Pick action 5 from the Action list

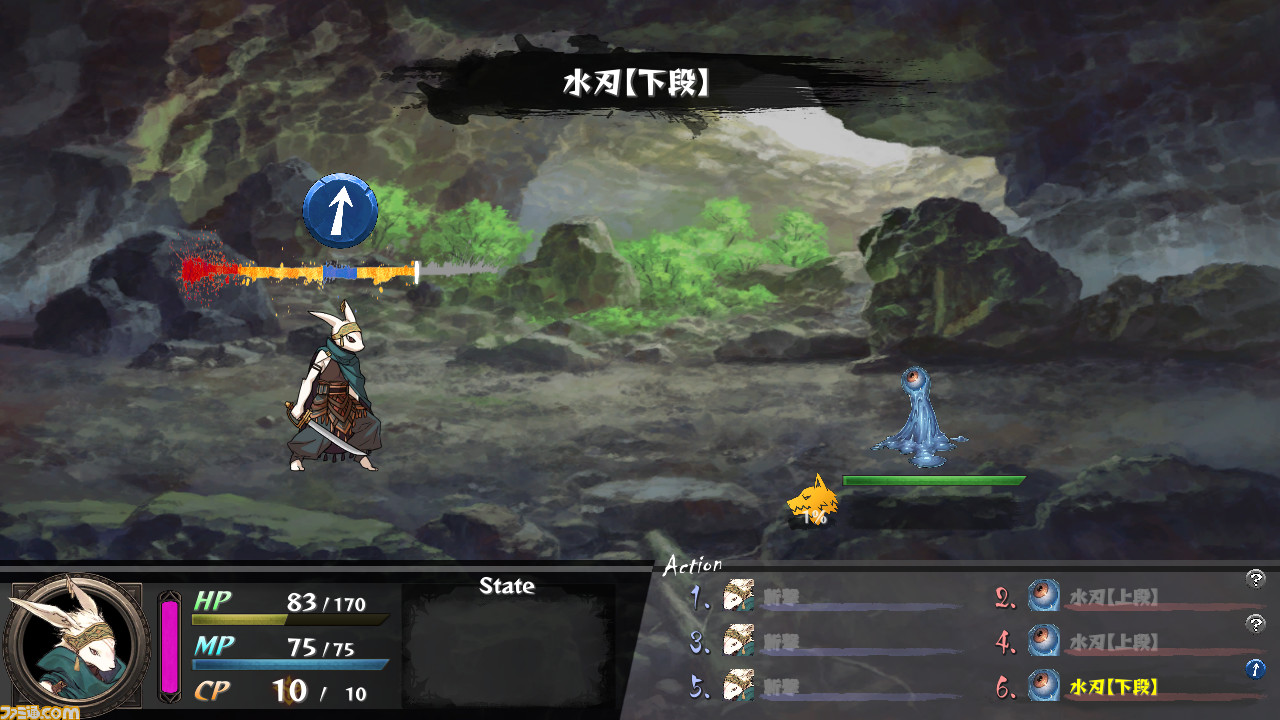click(x=778, y=687)
